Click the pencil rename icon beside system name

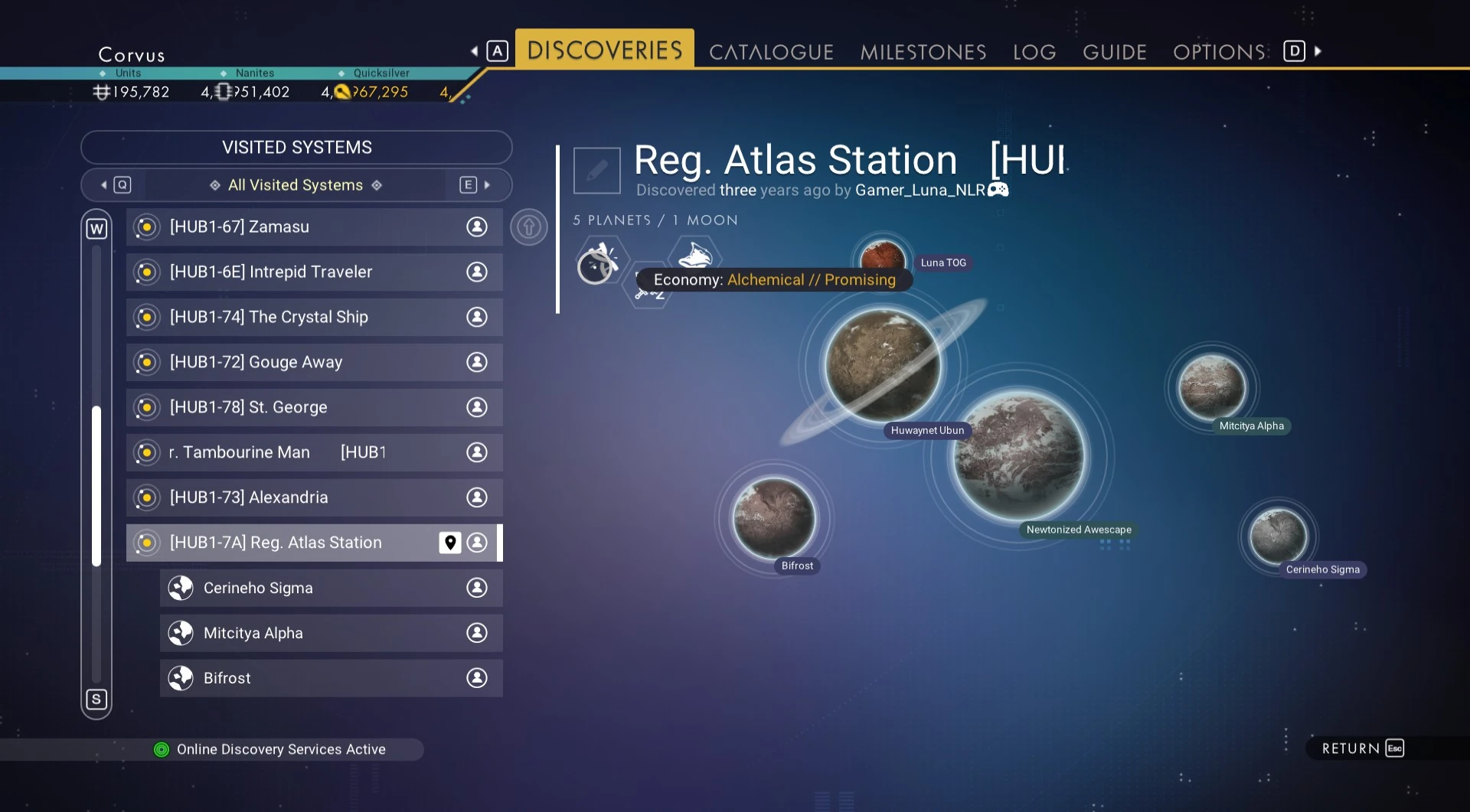pos(597,171)
